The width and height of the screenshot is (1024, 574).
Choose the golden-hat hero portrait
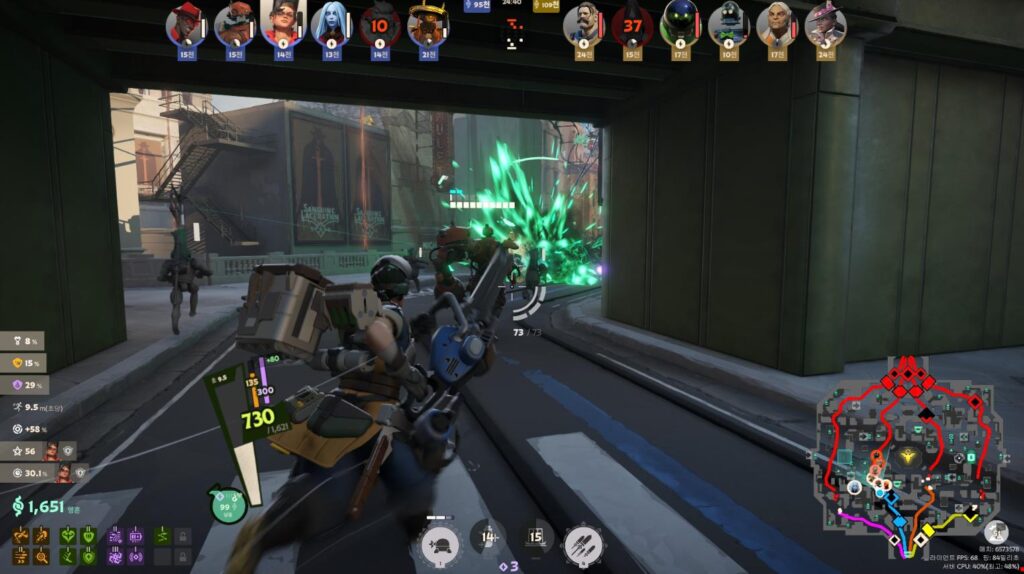click(428, 24)
